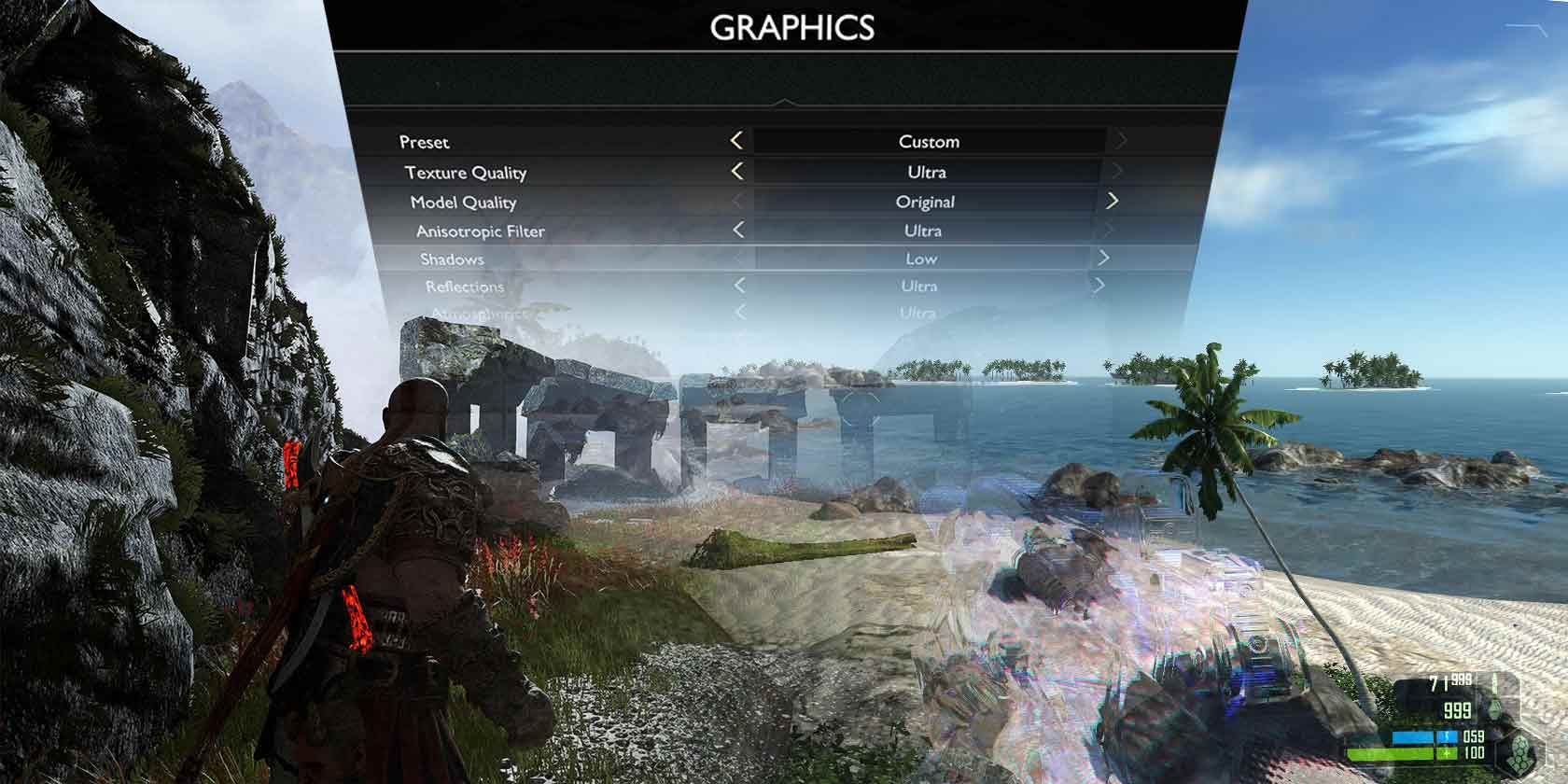Click the Ultra value next to Anisotropic Filter
This screenshot has width=1568, height=784.
924,230
